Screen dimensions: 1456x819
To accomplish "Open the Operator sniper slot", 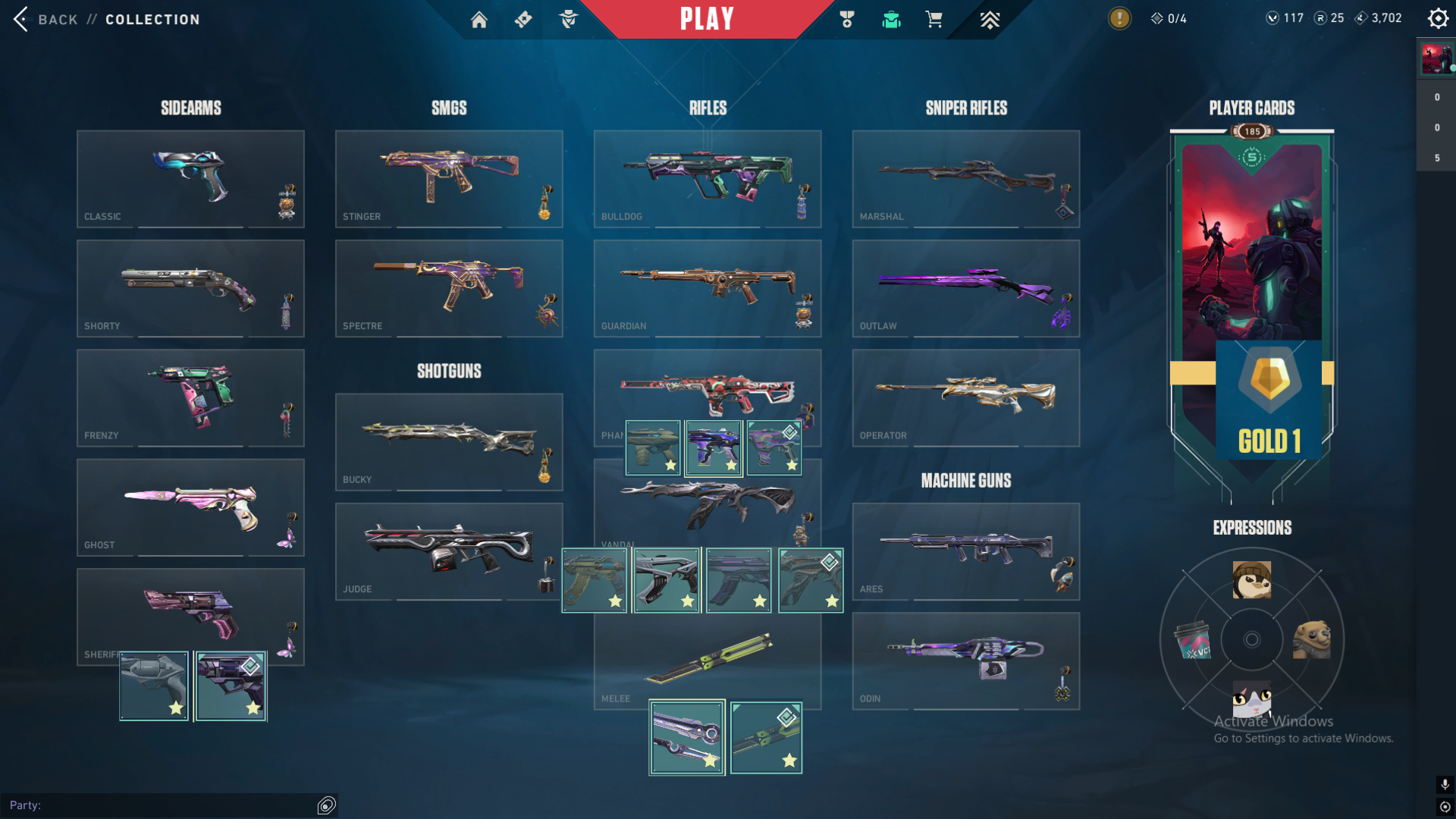I will click(965, 397).
